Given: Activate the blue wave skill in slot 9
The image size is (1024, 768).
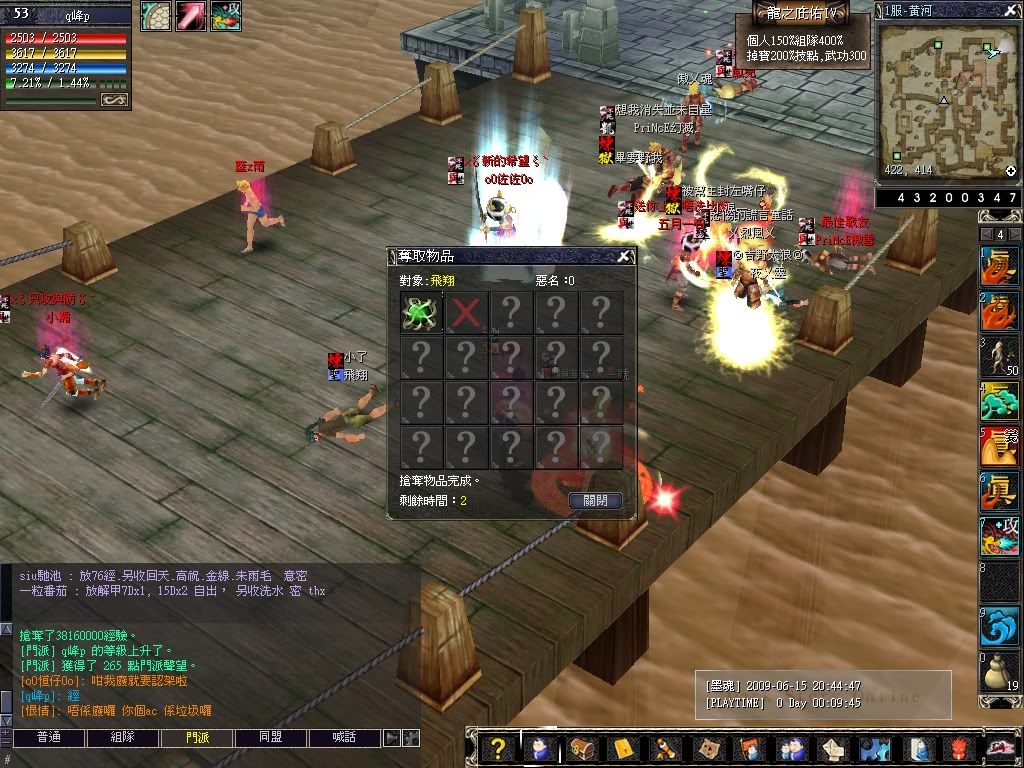Looking at the screenshot, I should point(999,626).
